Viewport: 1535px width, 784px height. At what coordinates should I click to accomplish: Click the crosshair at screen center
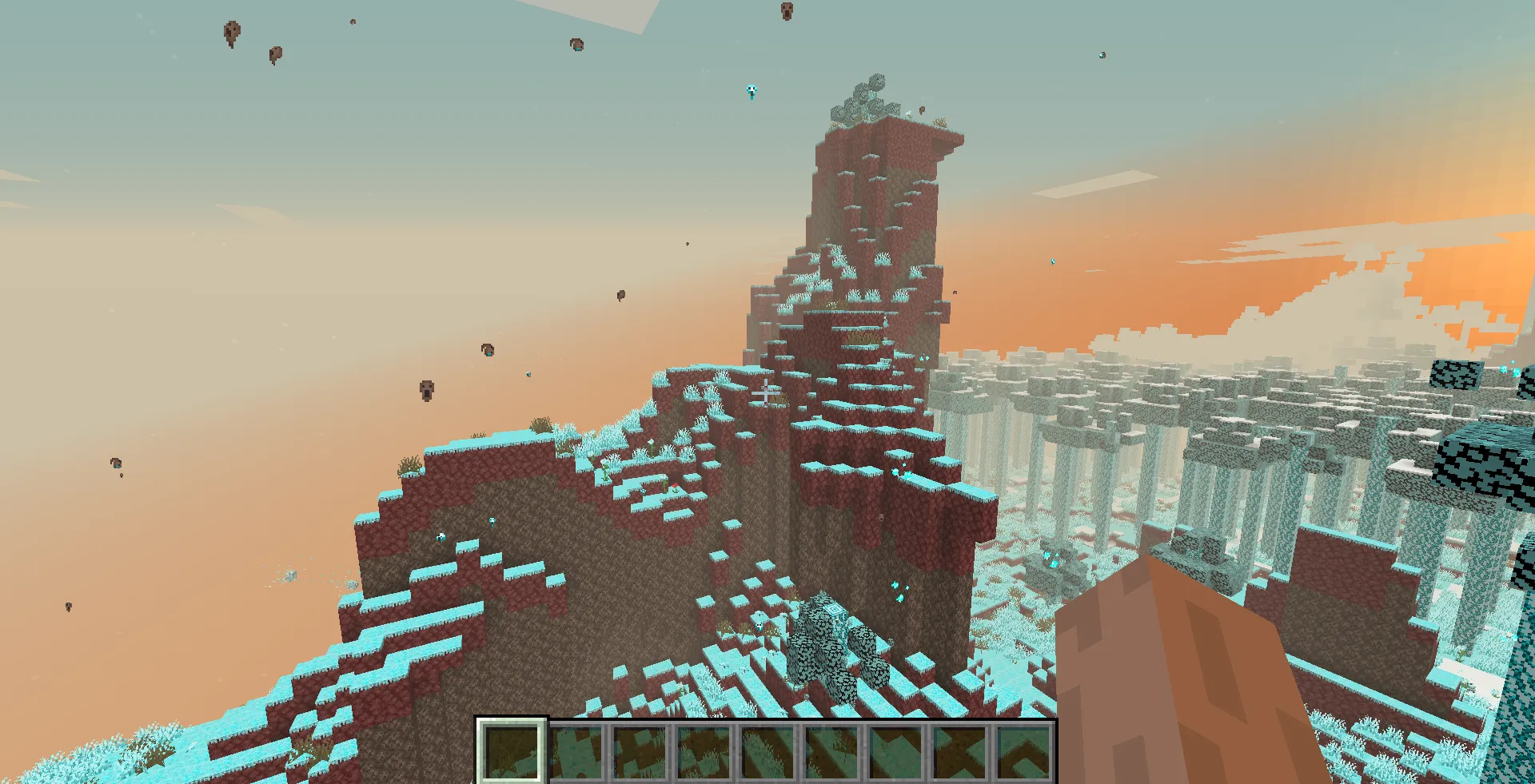pyautogui.click(x=766, y=392)
